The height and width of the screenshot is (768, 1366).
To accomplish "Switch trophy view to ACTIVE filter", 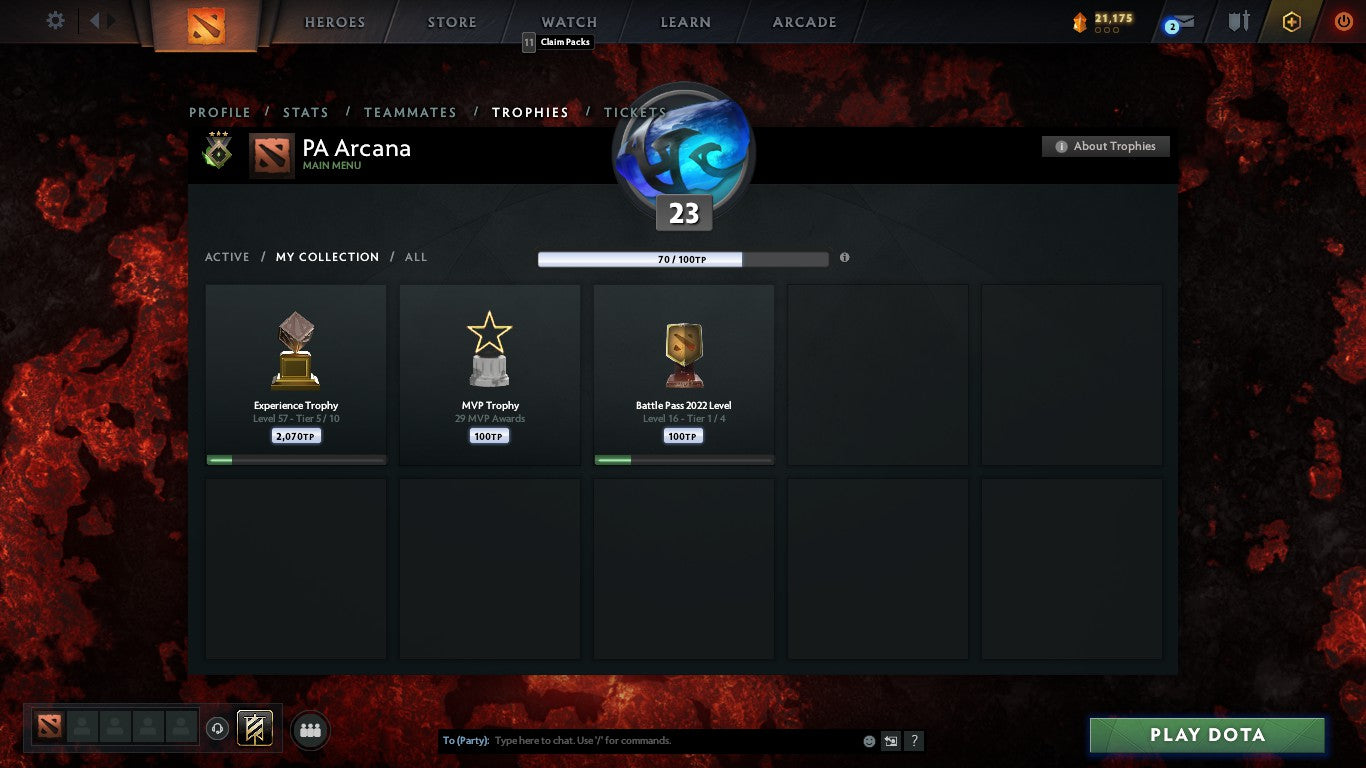I will click(x=227, y=257).
